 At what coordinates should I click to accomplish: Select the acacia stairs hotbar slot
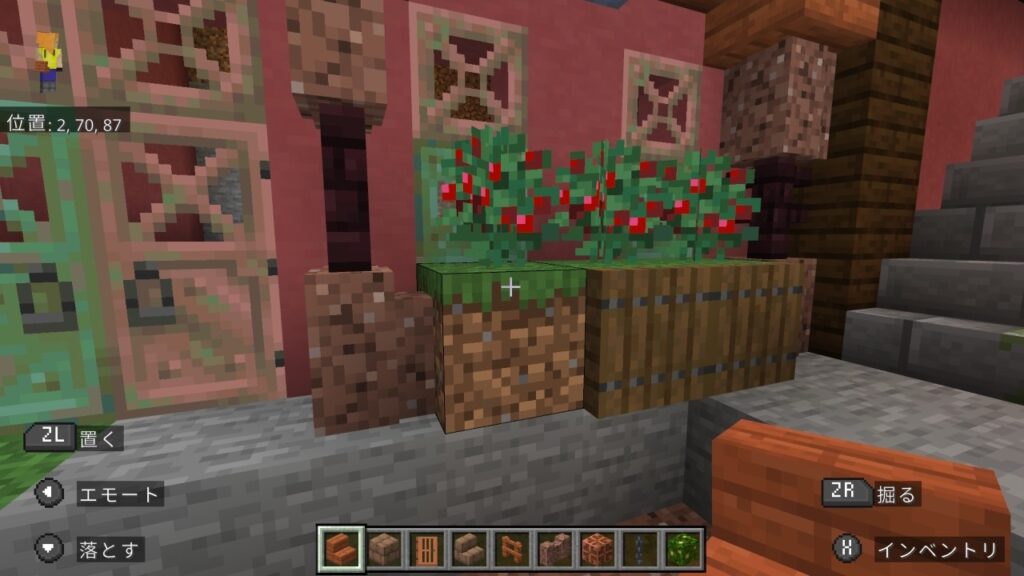coord(339,548)
